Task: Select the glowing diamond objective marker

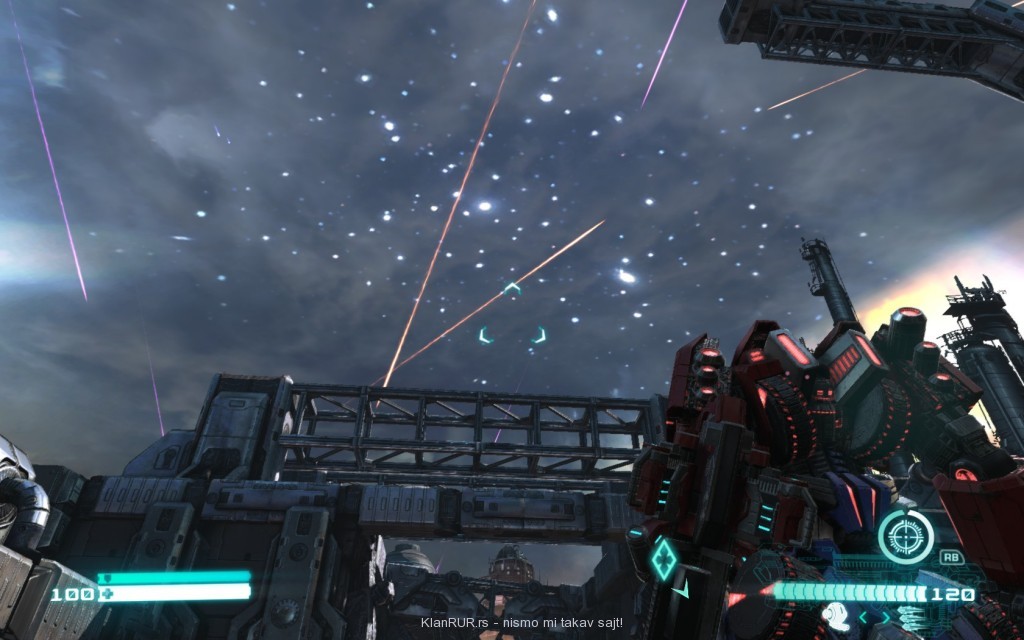Action: coord(663,558)
